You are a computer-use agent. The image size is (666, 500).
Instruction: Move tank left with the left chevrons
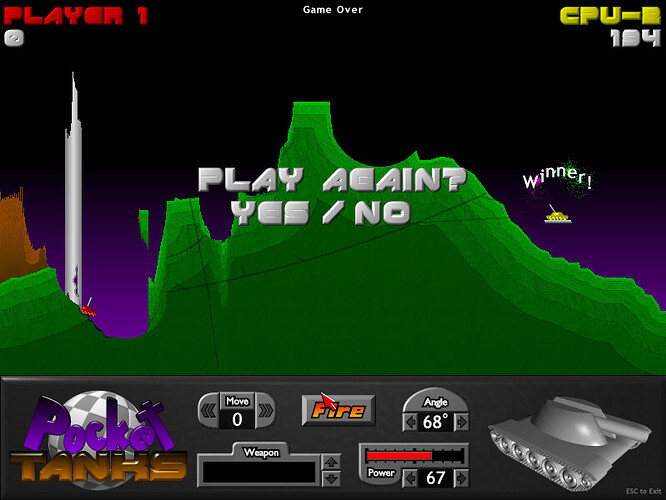209,410
